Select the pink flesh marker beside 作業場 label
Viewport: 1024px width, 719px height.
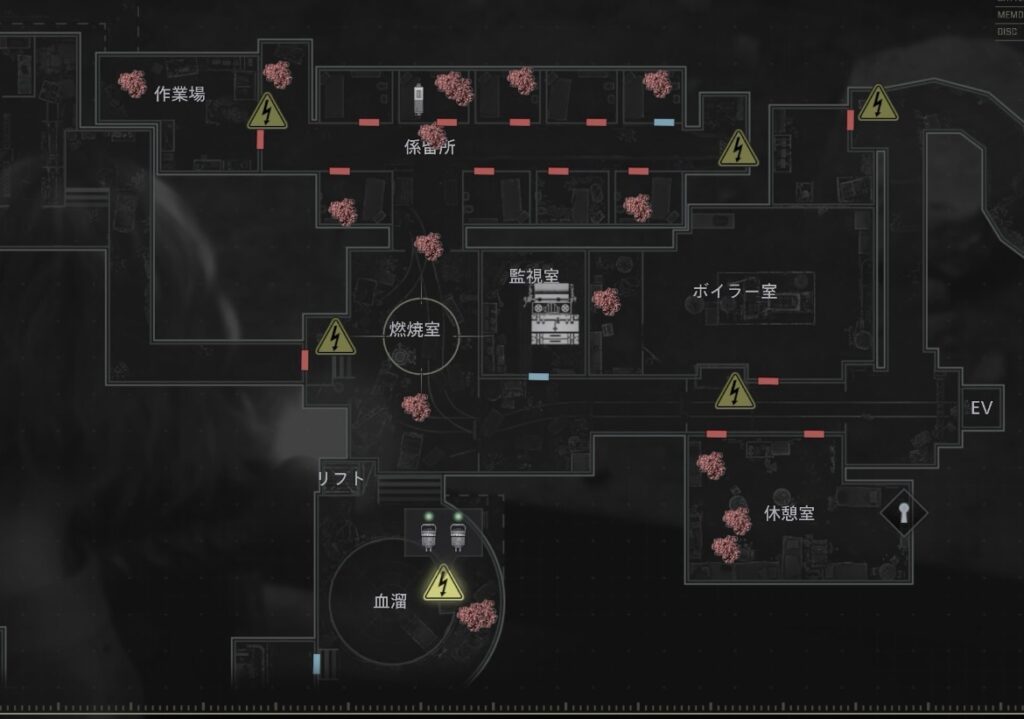pyautogui.click(x=132, y=84)
